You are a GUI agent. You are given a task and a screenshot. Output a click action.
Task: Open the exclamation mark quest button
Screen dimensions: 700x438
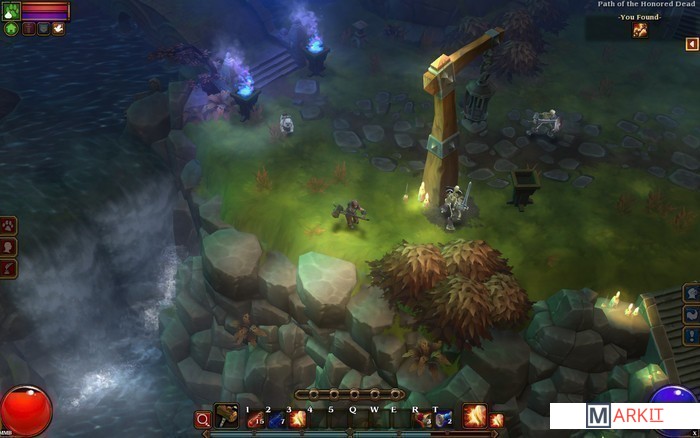691,335
